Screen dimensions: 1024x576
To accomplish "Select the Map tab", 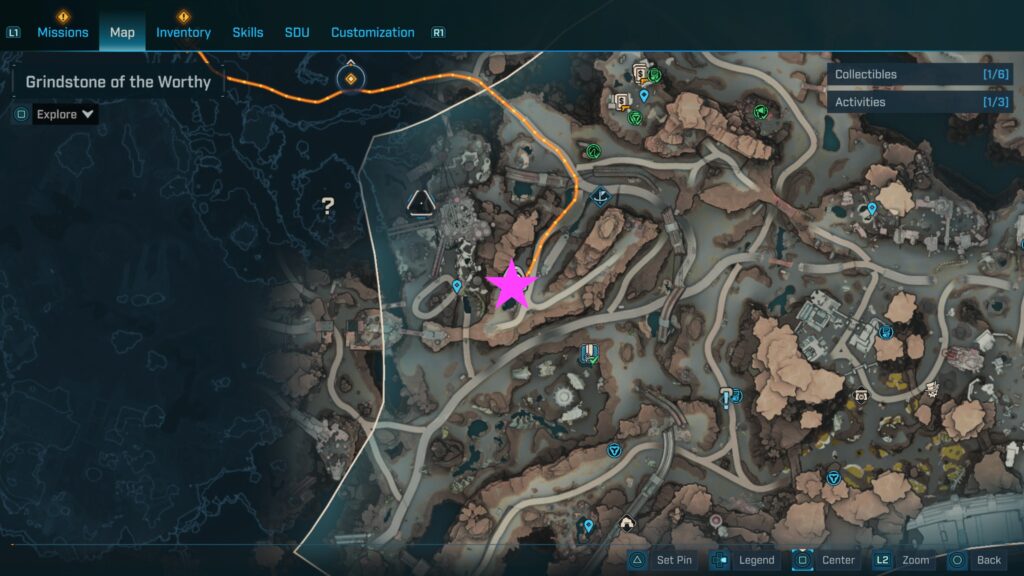I will [122, 32].
